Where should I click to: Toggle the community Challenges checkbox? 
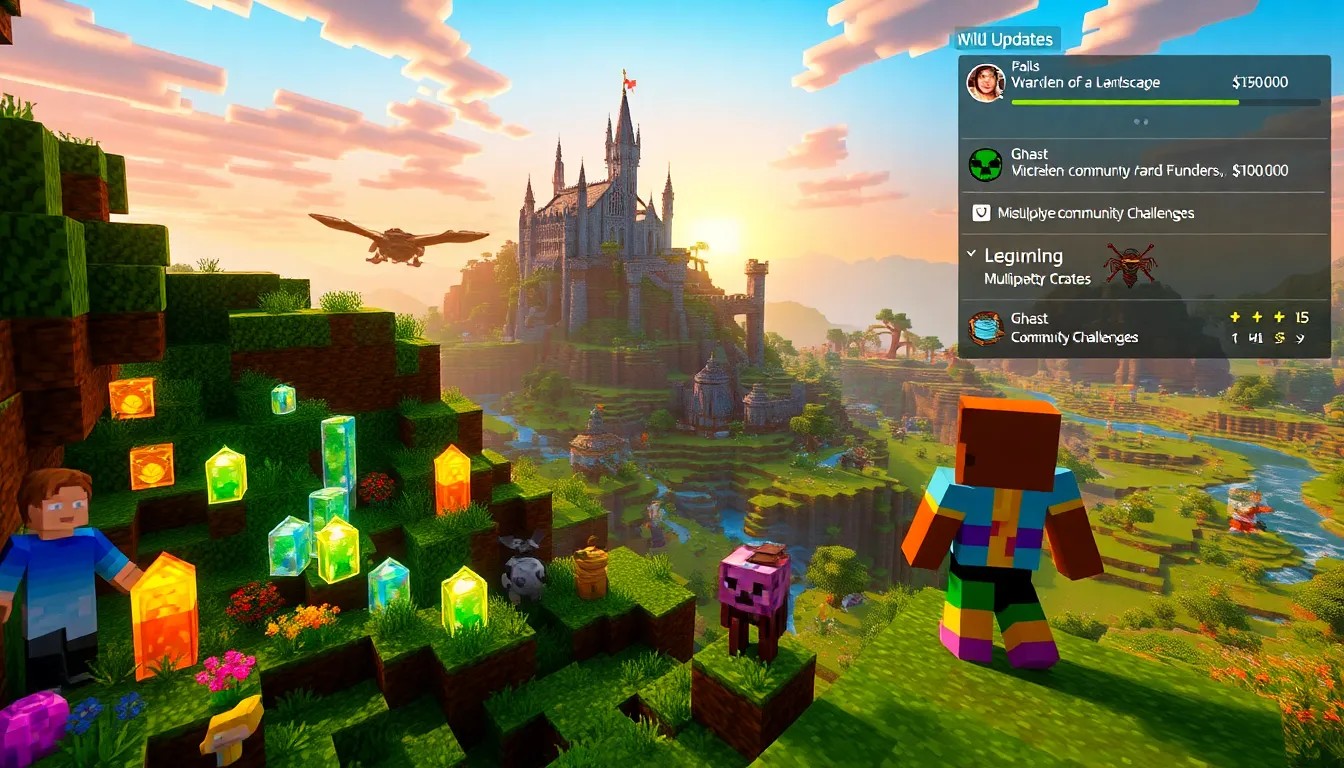tap(981, 213)
